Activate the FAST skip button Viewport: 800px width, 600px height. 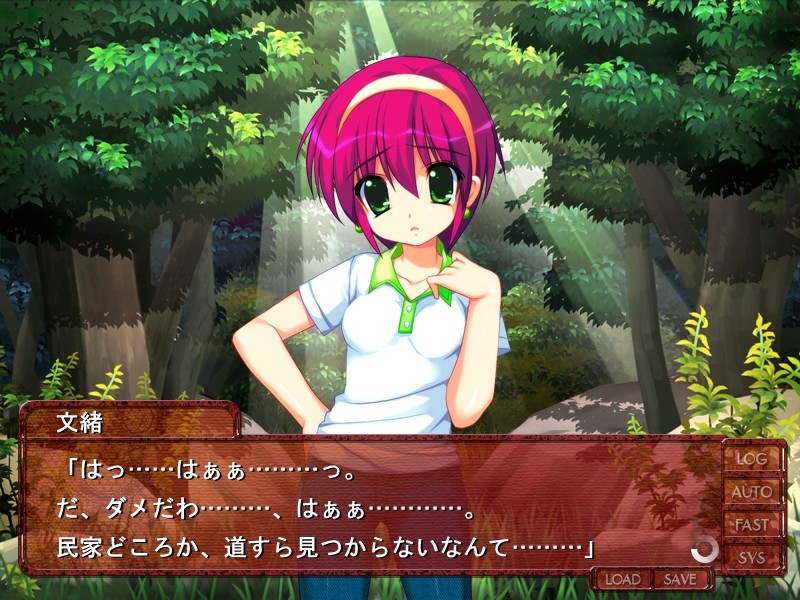pyautogui.click(x=752, y=525)
